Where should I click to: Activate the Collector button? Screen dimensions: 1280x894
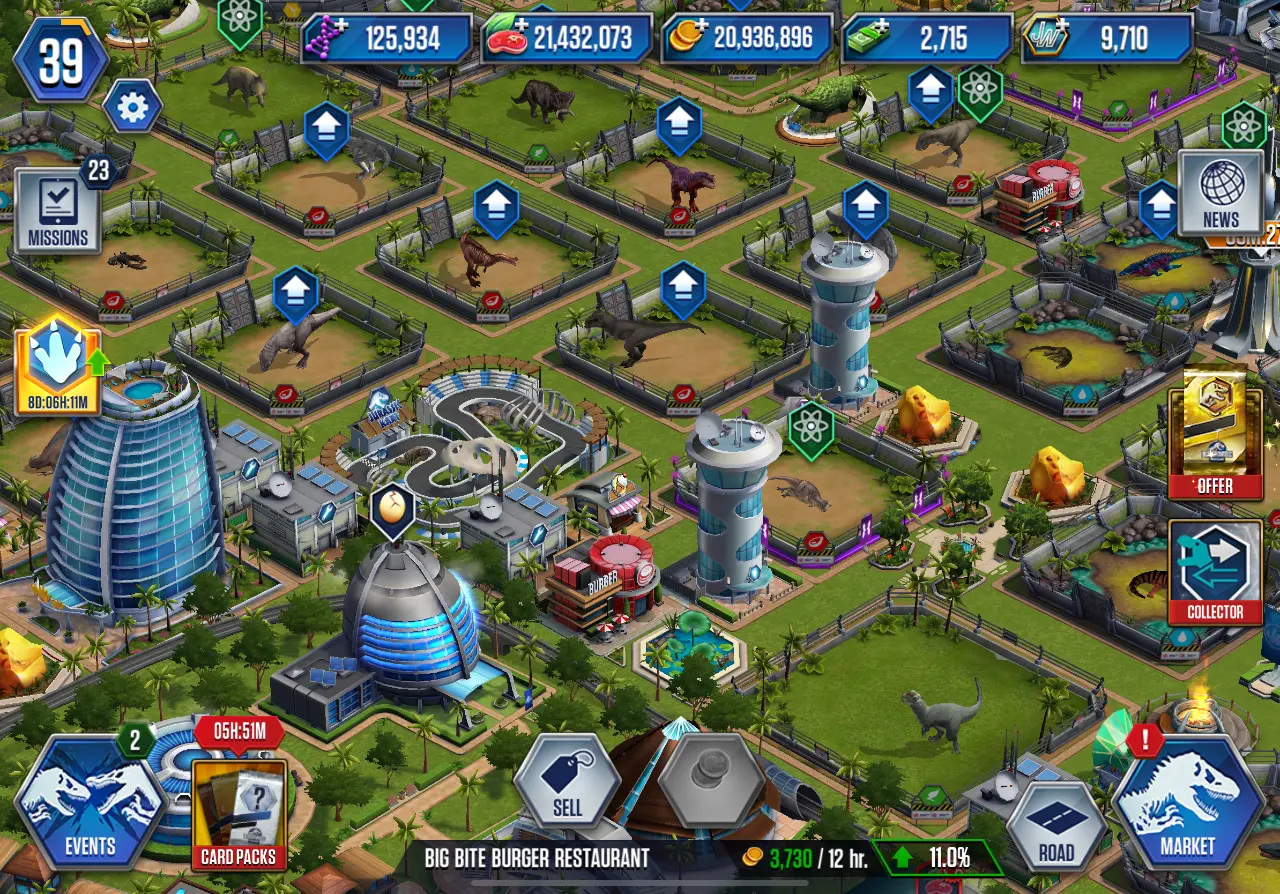coord(1215,572)
